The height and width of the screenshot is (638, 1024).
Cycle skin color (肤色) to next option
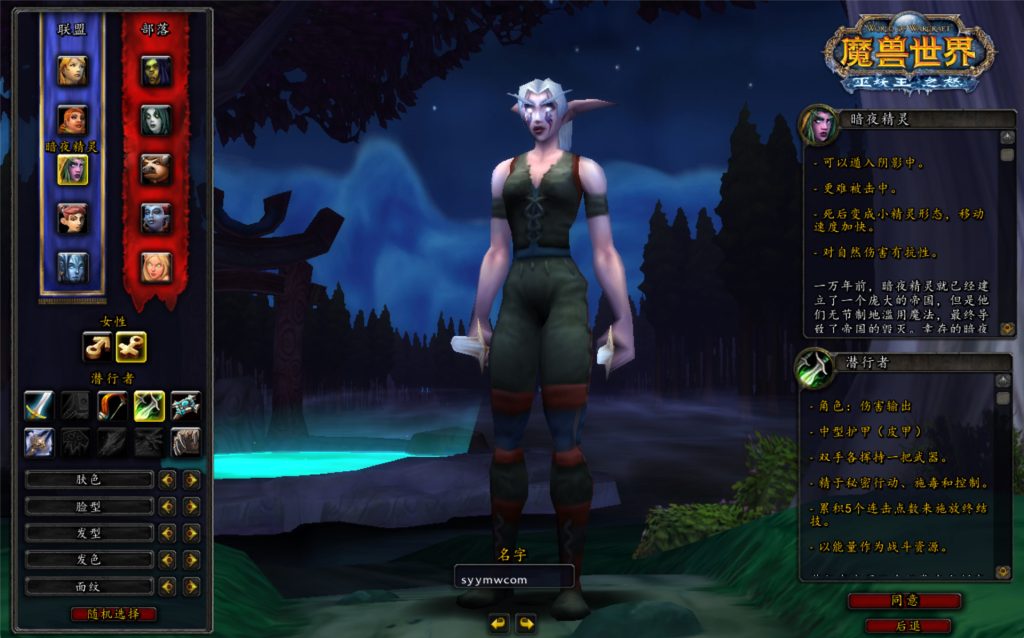[191, 480]
